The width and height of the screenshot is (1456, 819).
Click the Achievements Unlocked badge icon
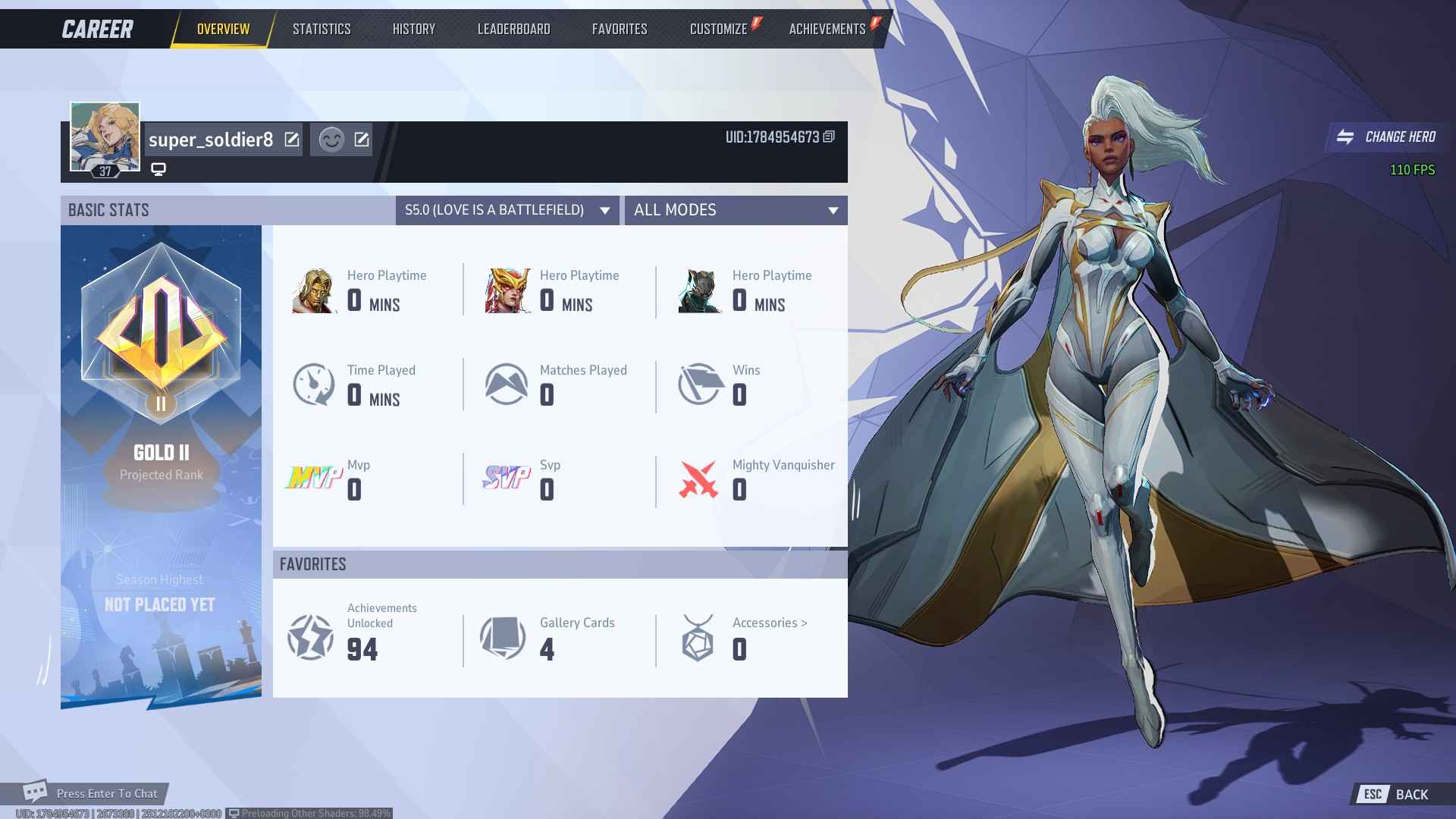(311, 637)
